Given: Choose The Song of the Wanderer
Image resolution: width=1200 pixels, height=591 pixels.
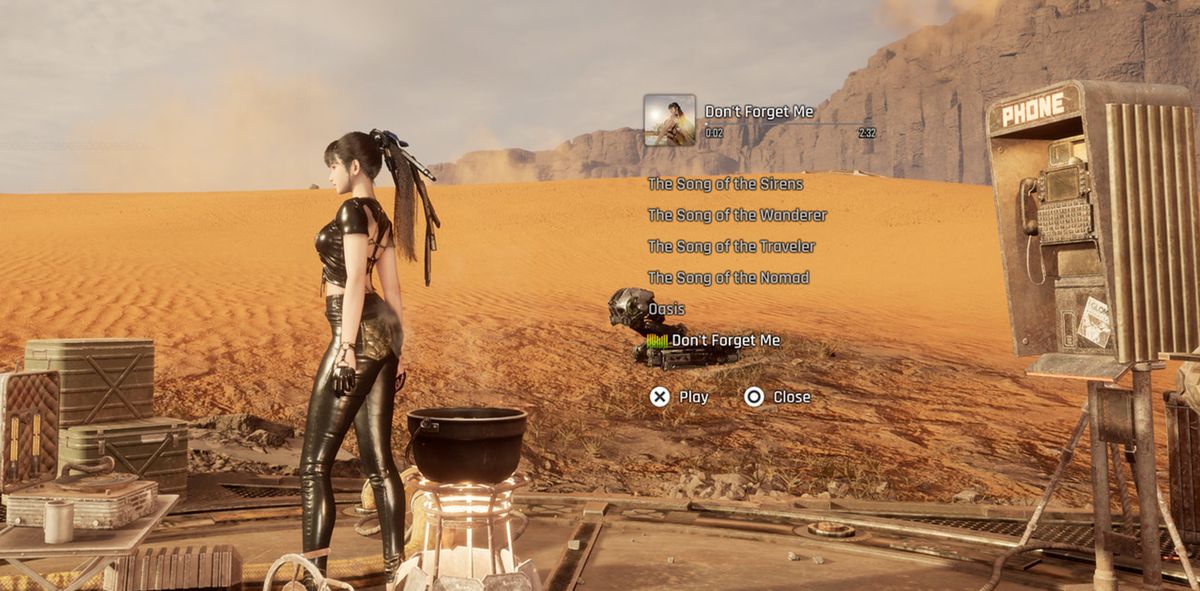Looking at the screenshot, I should (737, 215).
